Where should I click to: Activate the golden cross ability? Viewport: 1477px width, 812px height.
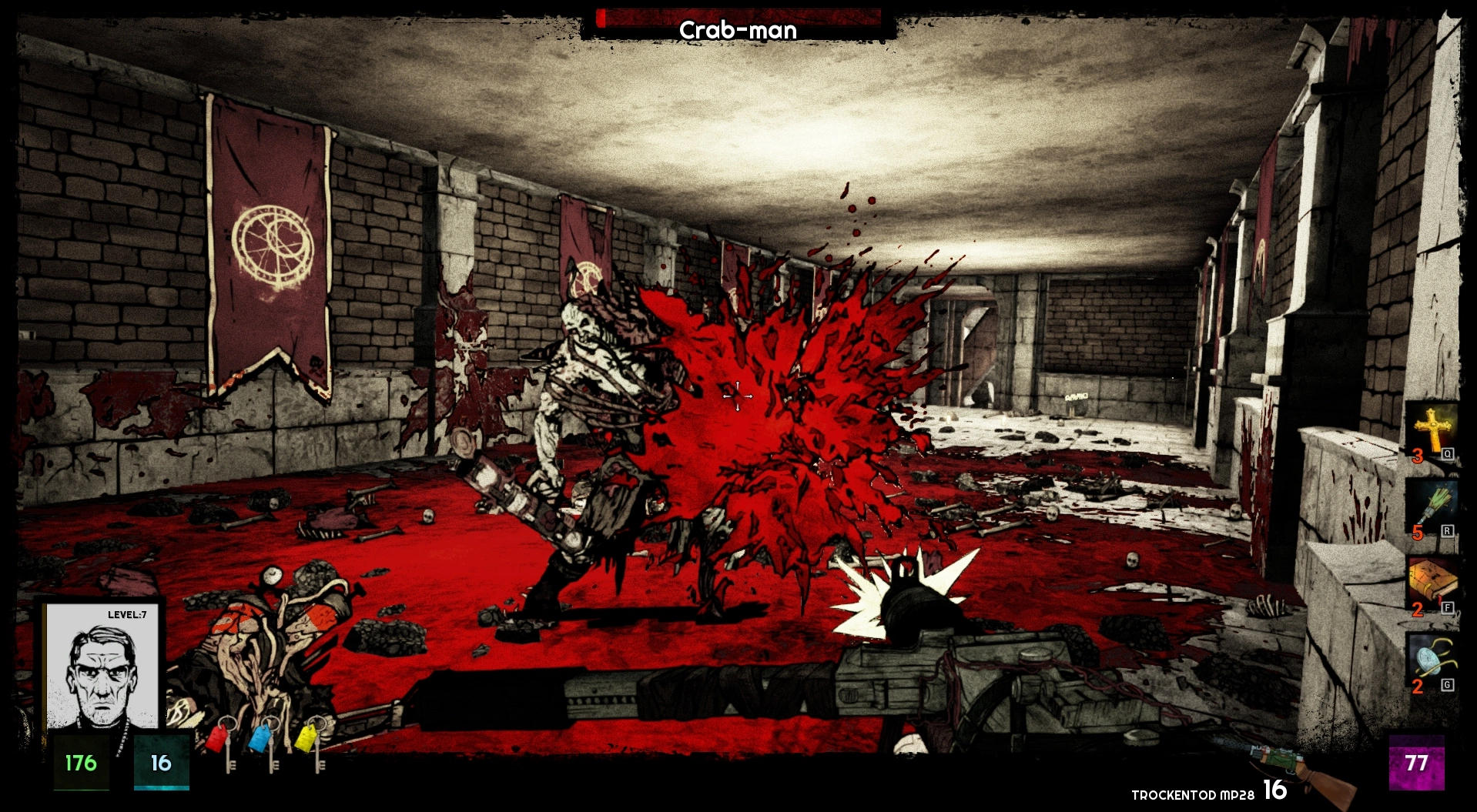tap(1432, 430)
